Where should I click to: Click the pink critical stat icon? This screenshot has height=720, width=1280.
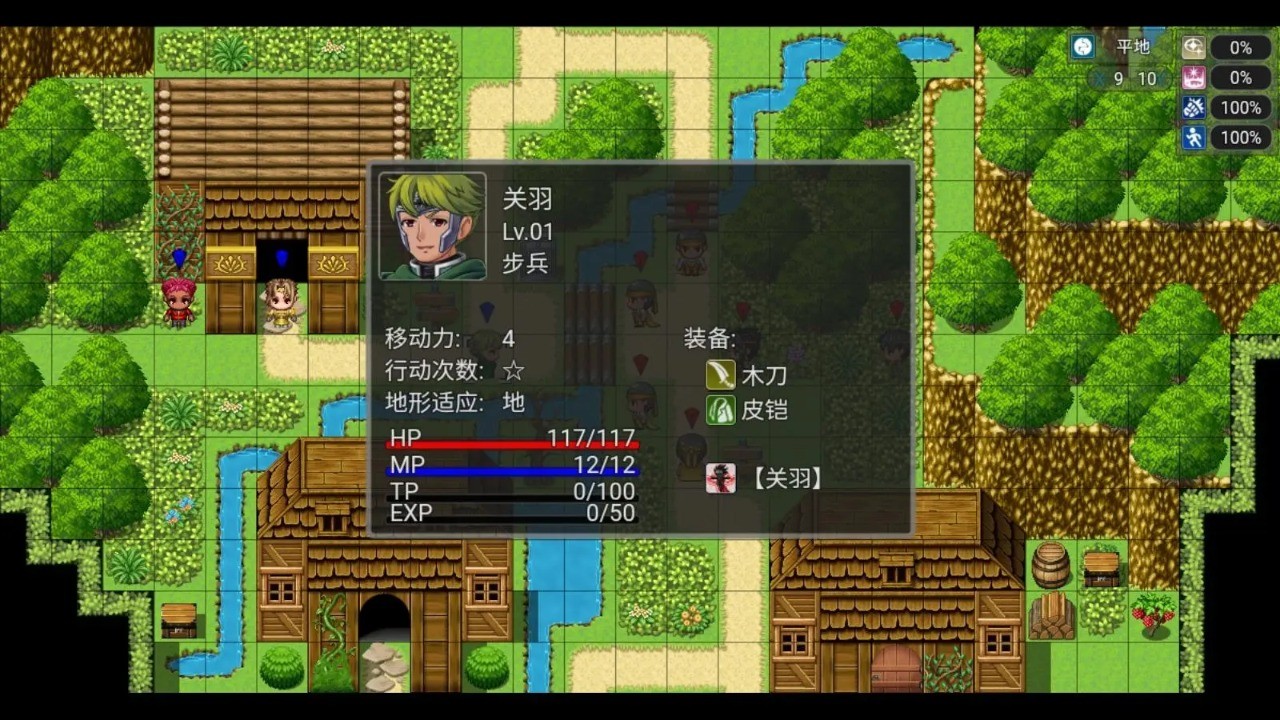coord(1194,77)
